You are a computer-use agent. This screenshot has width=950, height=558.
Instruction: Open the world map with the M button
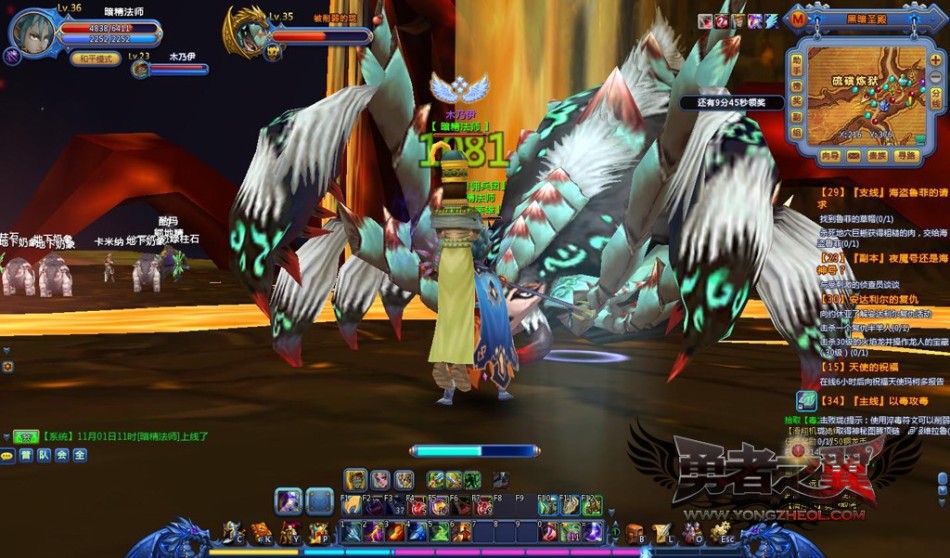(797, 19)
